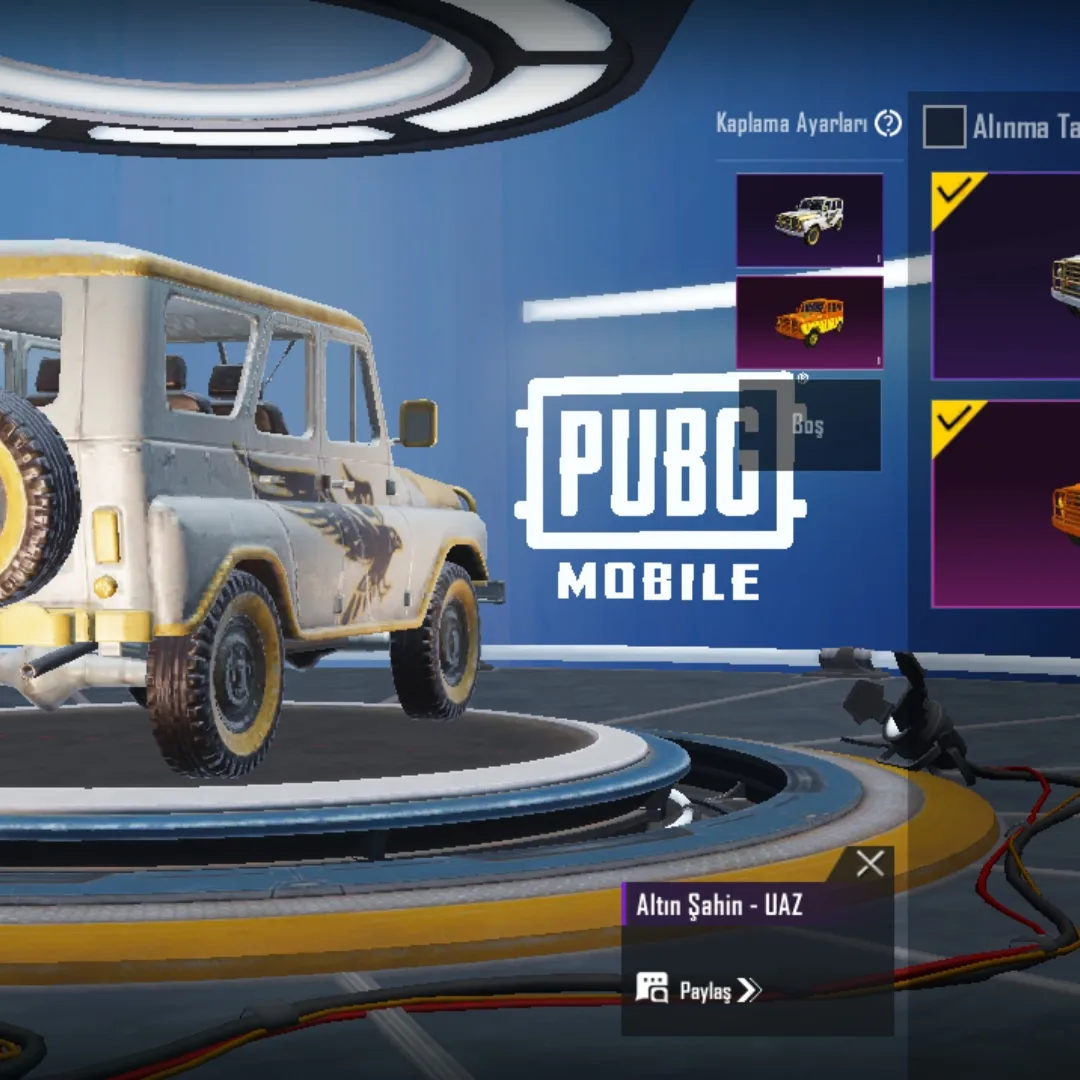This screenshot has height=1080, width=1080.
Task: Close the Altın Şahin - UAZ popup
Action: click(x=870, y=864)
